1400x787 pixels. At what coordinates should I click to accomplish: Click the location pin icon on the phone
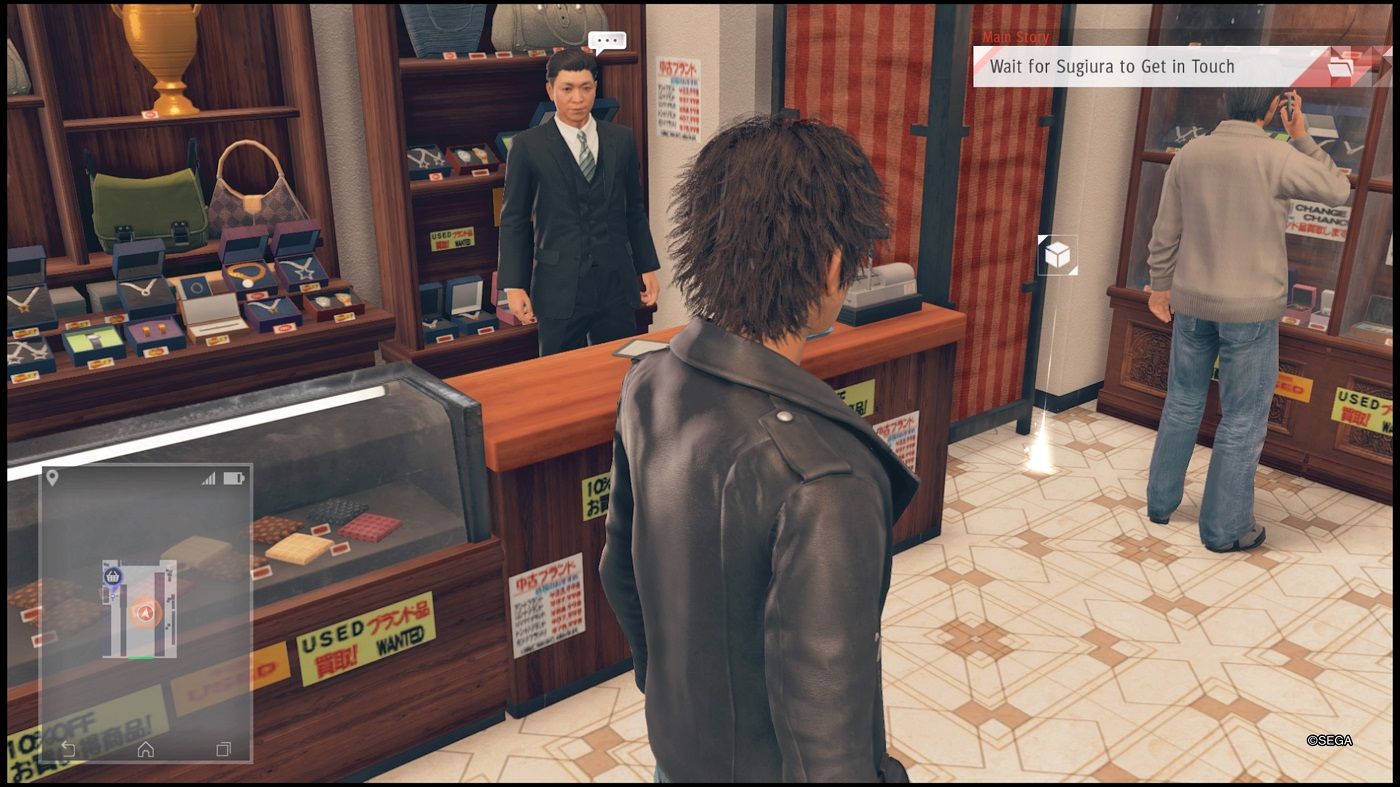click(52, 478)
